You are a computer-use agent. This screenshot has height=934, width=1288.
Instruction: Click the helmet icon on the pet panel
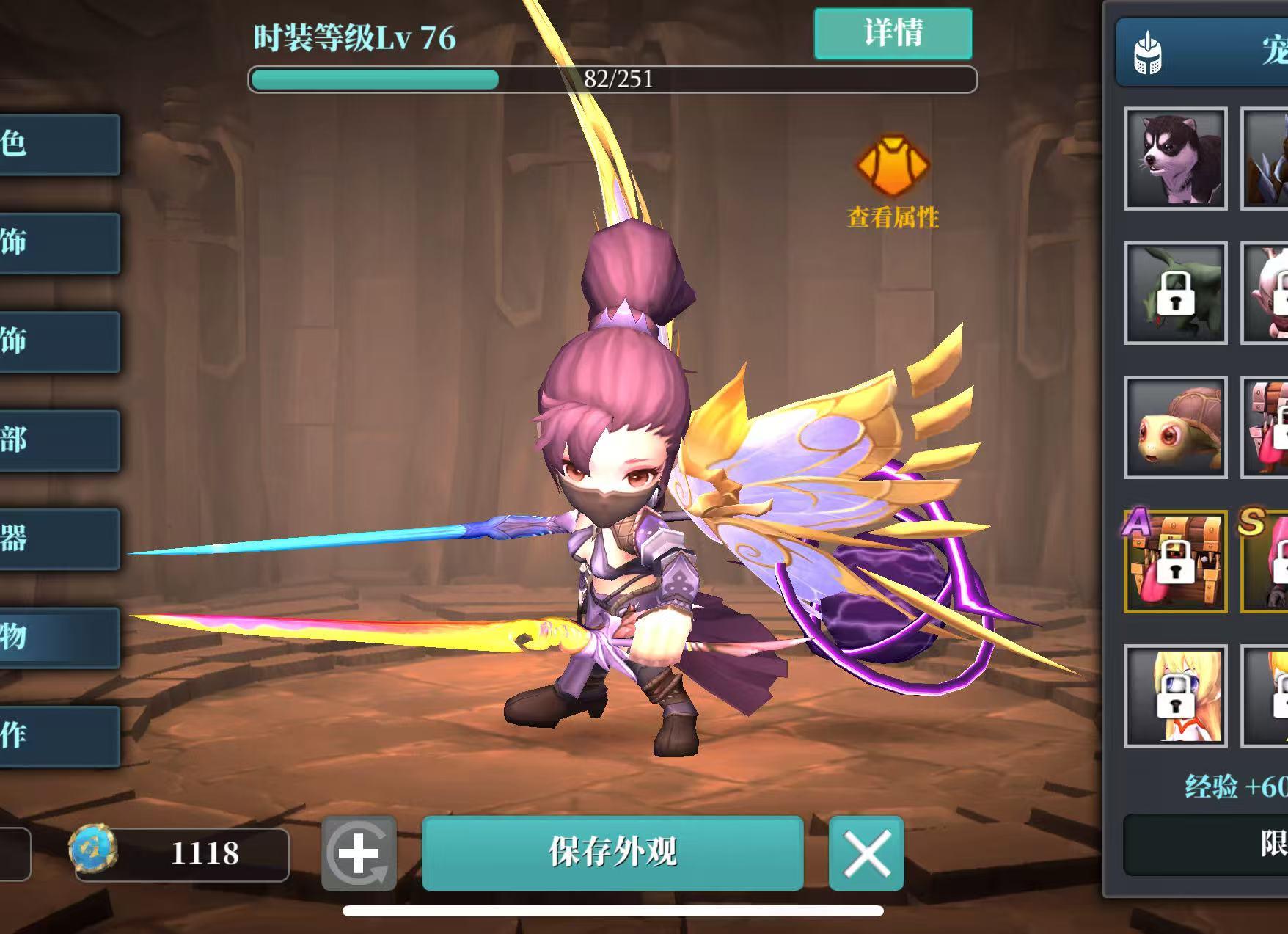(1146, 53)
